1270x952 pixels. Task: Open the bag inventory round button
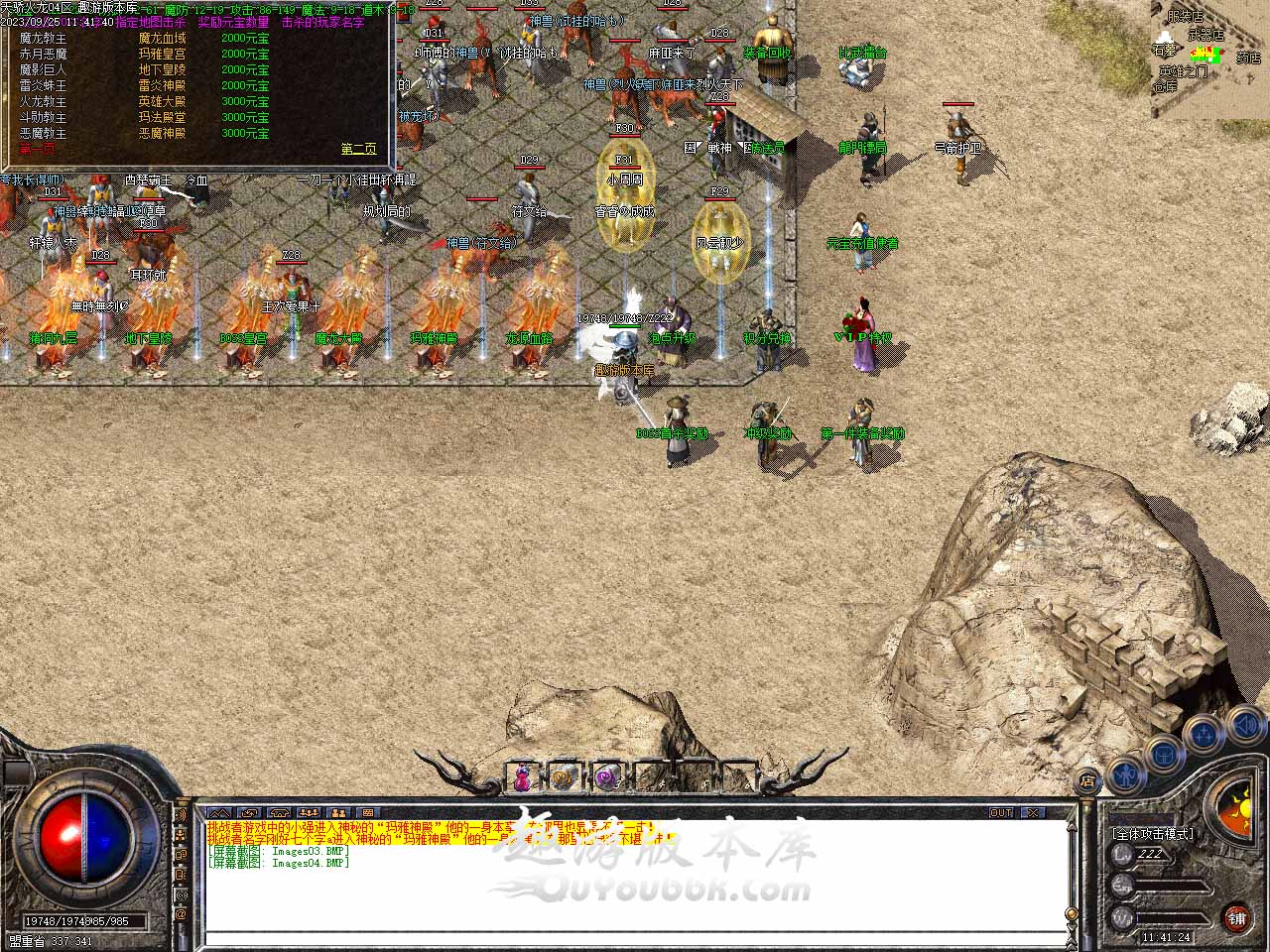(1165, 754)
